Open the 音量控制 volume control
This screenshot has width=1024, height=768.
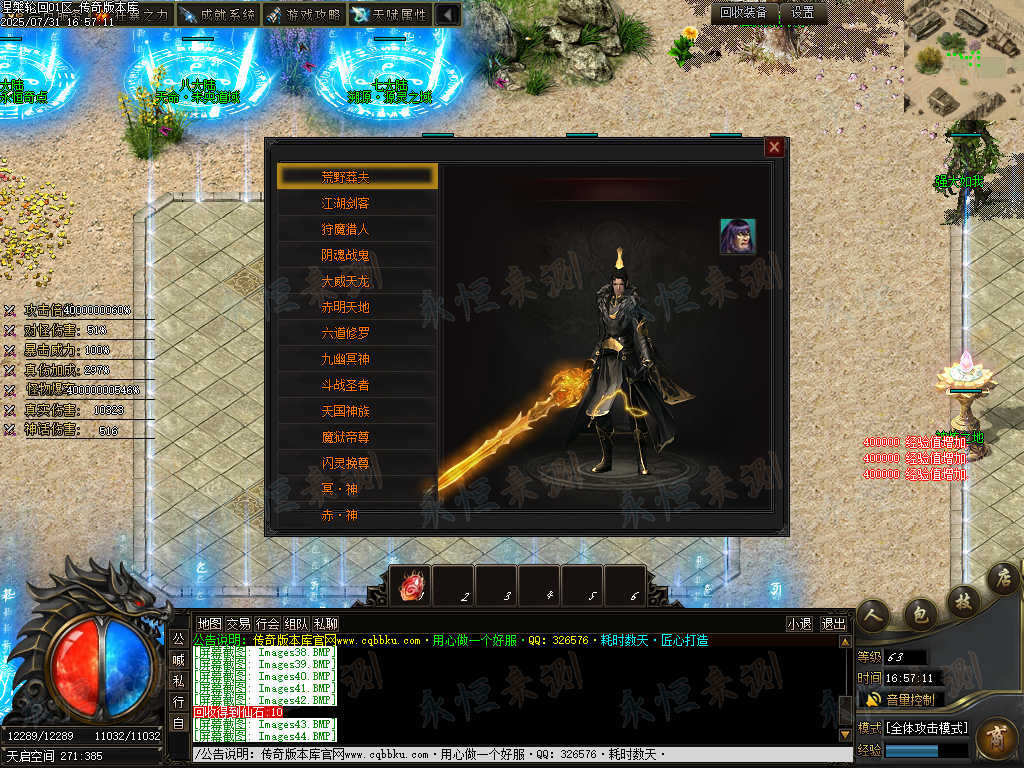(900, 699)
